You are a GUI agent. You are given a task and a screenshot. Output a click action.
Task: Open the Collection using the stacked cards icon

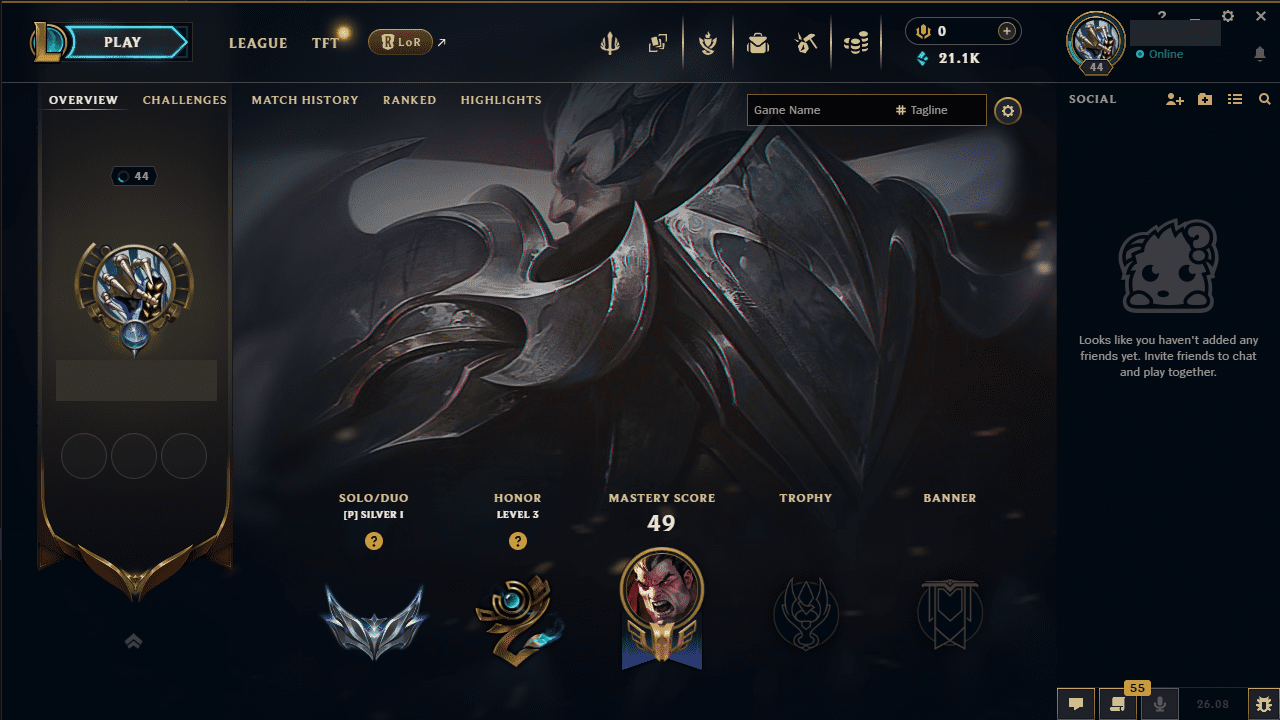pos(658,41)
